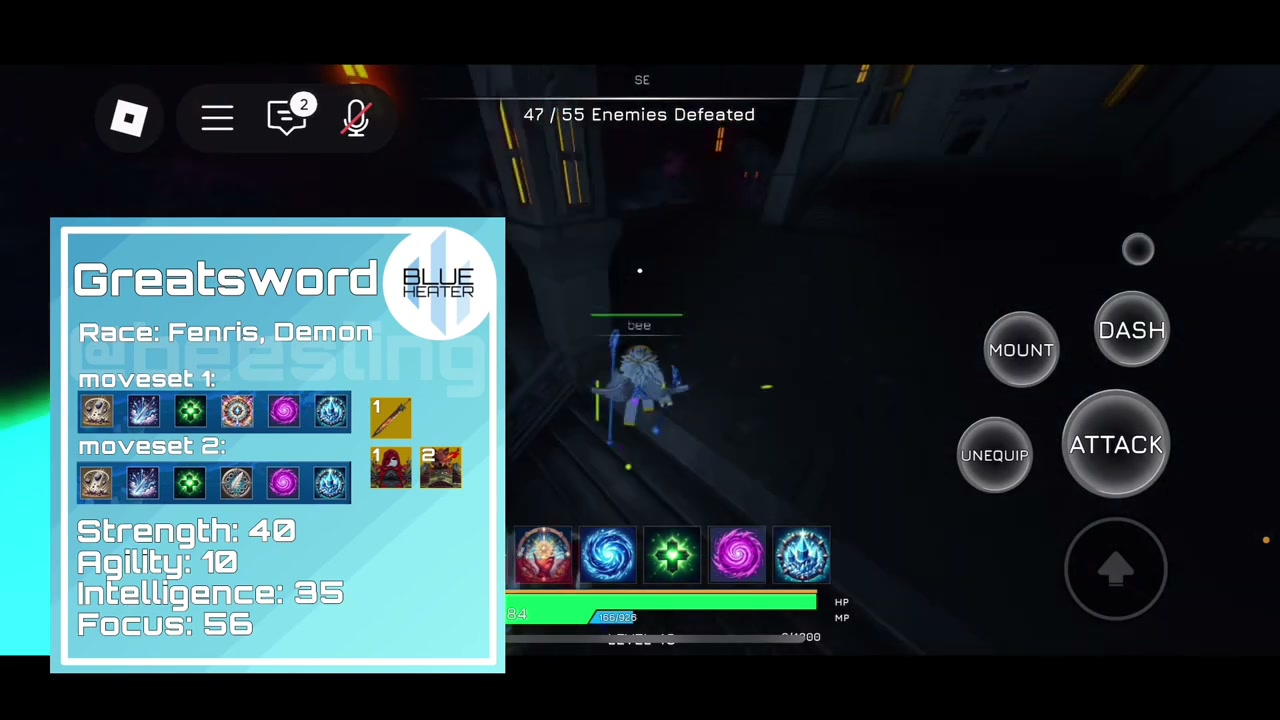Click the DASH button
This screenshot has width=1280, height=720.
1131,330
